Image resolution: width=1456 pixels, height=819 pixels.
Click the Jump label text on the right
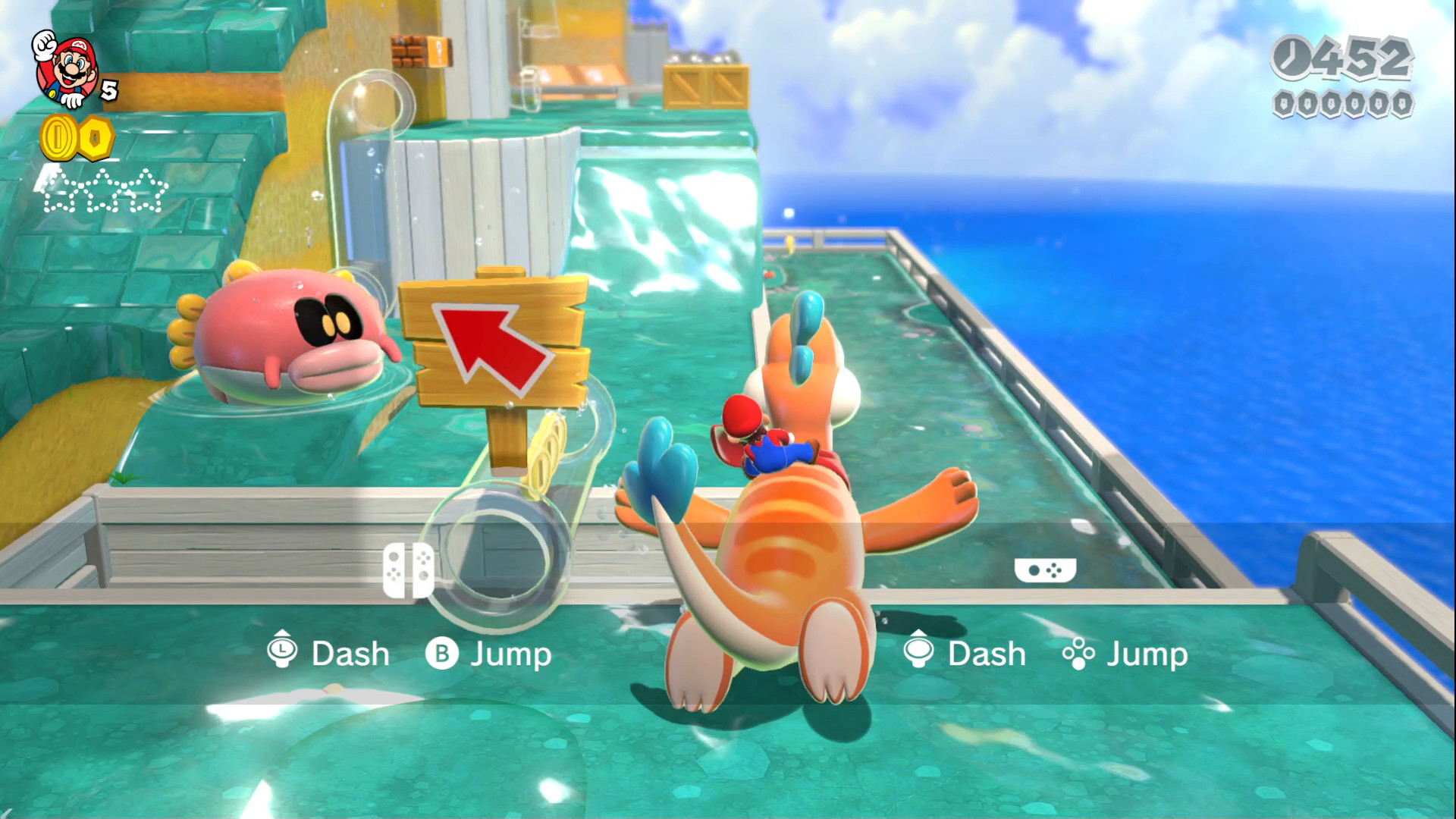pos(1147,652)
